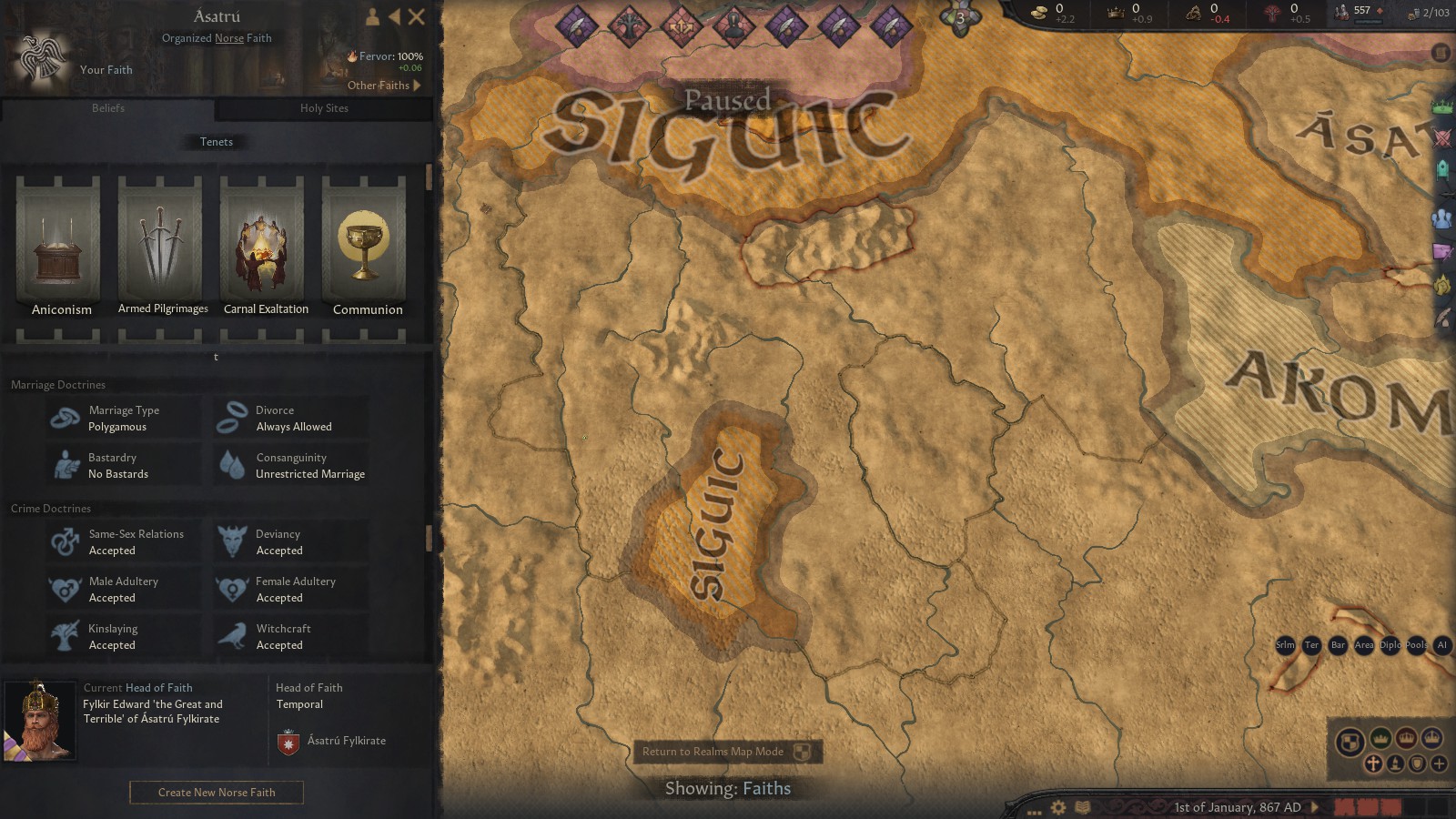This screenshot has height=819, width=1456.
Task: Click the Create New Norse Faith button
Action: [216, 792]
